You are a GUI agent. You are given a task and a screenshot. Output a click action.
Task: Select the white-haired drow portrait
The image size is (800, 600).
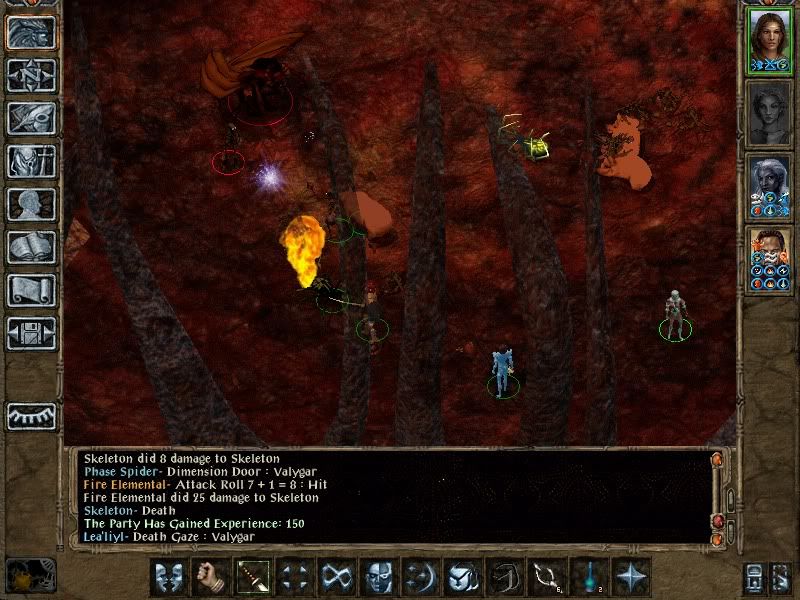(x=769, y=188)
